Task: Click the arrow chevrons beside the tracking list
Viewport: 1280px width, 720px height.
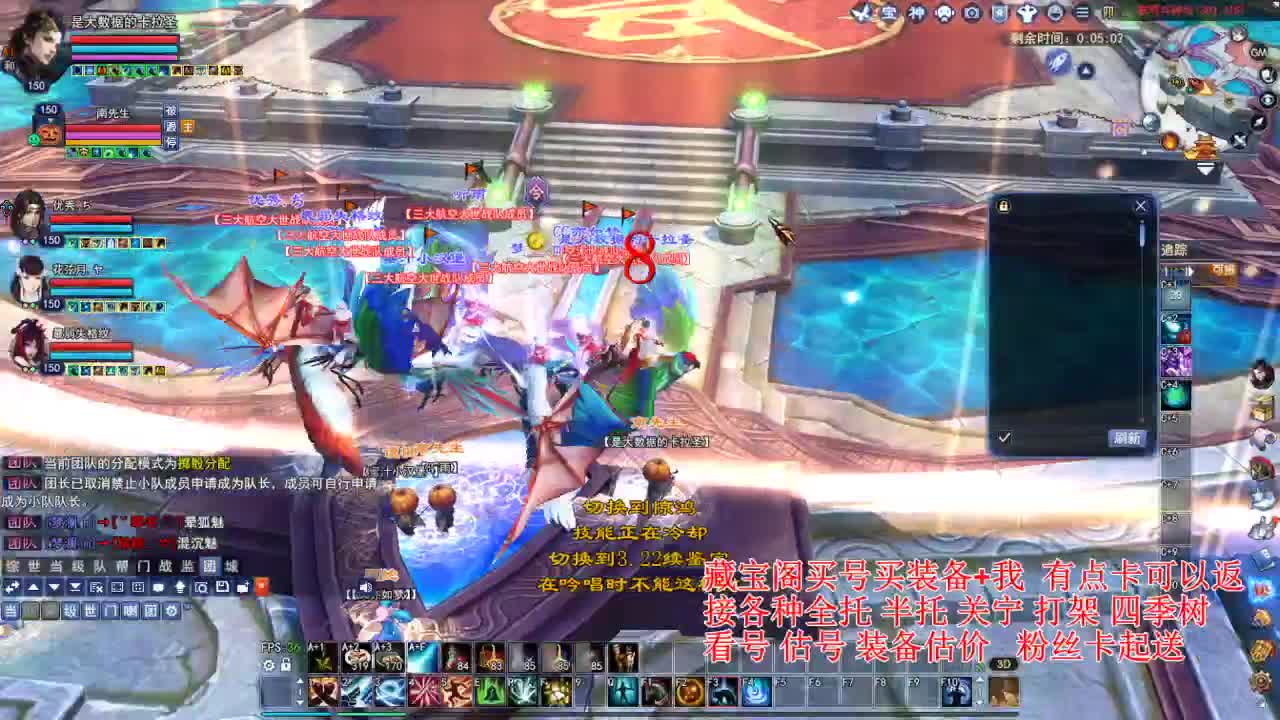Action: click(x=1191, y=271)
